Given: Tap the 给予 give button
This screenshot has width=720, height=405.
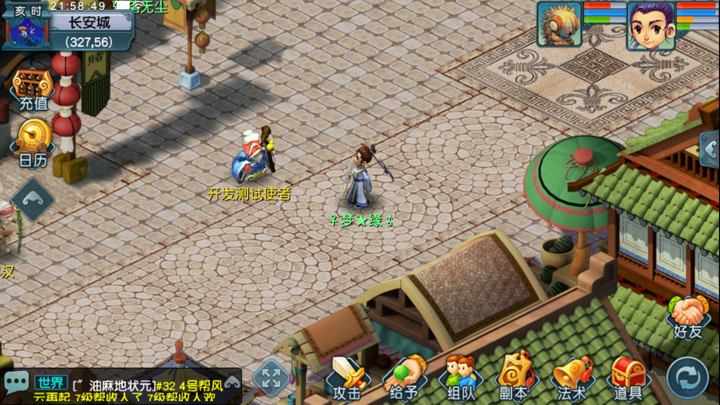Looking at the screenshot, I should [404, 378].
